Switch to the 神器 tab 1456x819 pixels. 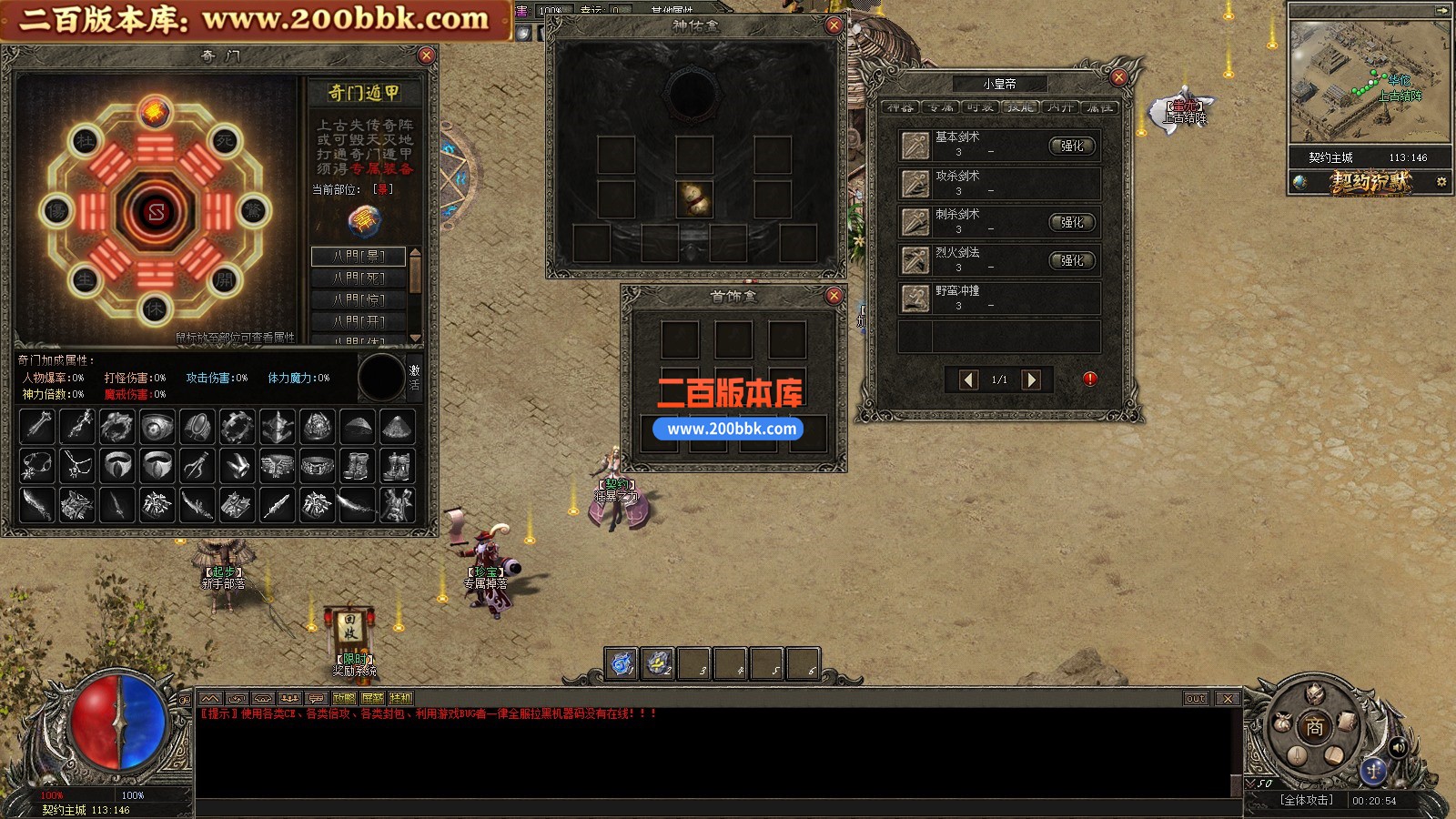point(900,107)
